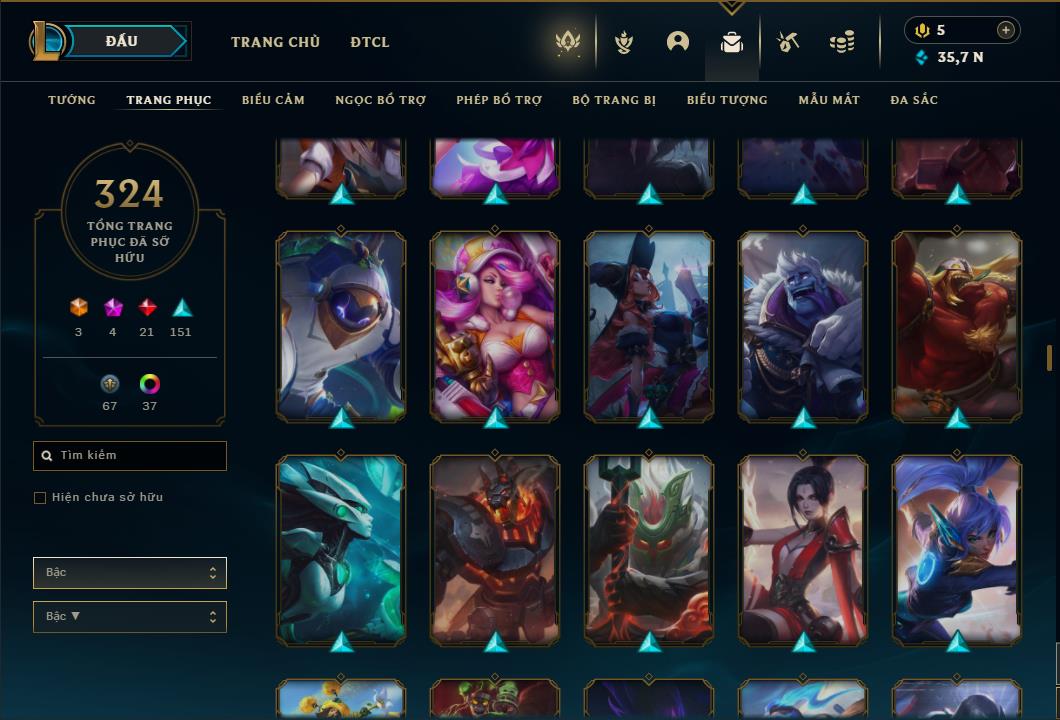This screenshot has width=1060, height=720.
Task: Switch to the BIỂU CẢM tab
Action: point(273,100)
